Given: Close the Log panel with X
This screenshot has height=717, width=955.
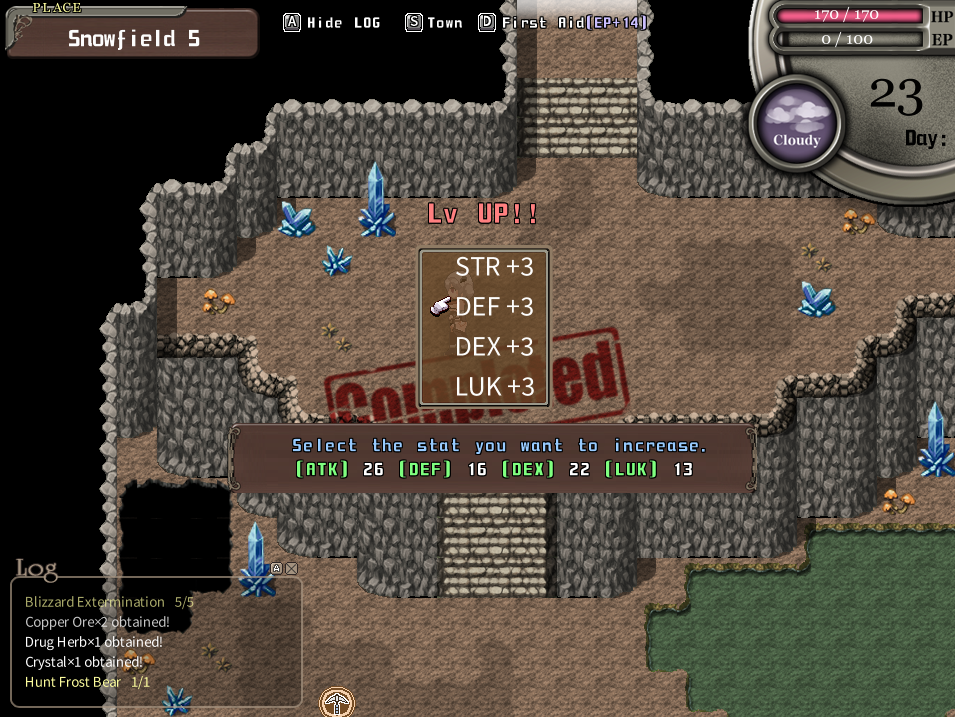Looking at the screenshot, I should click(x=291, y=568).
